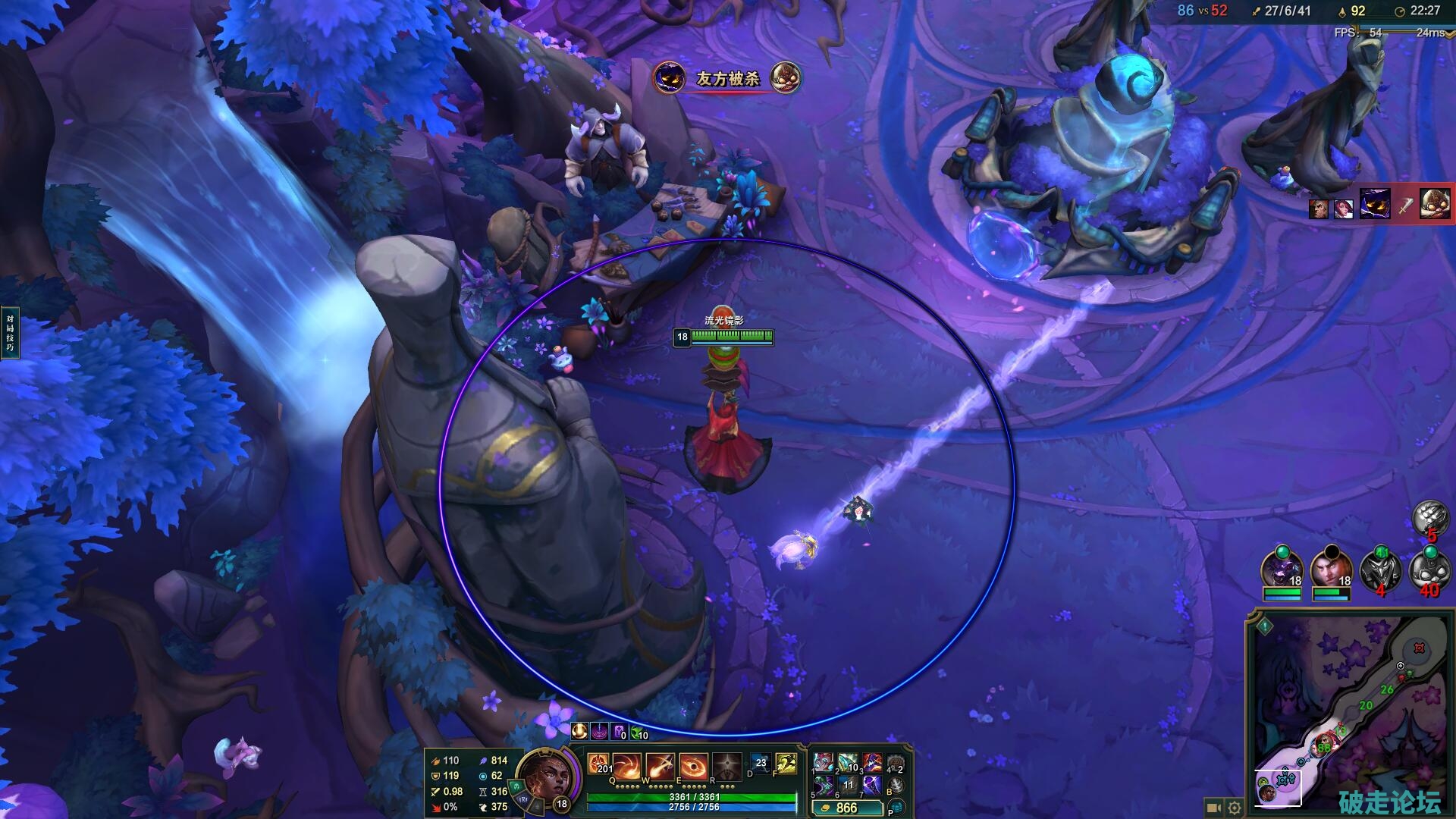Screen dimensions: 1456x819
Task: Open the minimap ping alert diamond icon
Action: (x=1265, y=626)
